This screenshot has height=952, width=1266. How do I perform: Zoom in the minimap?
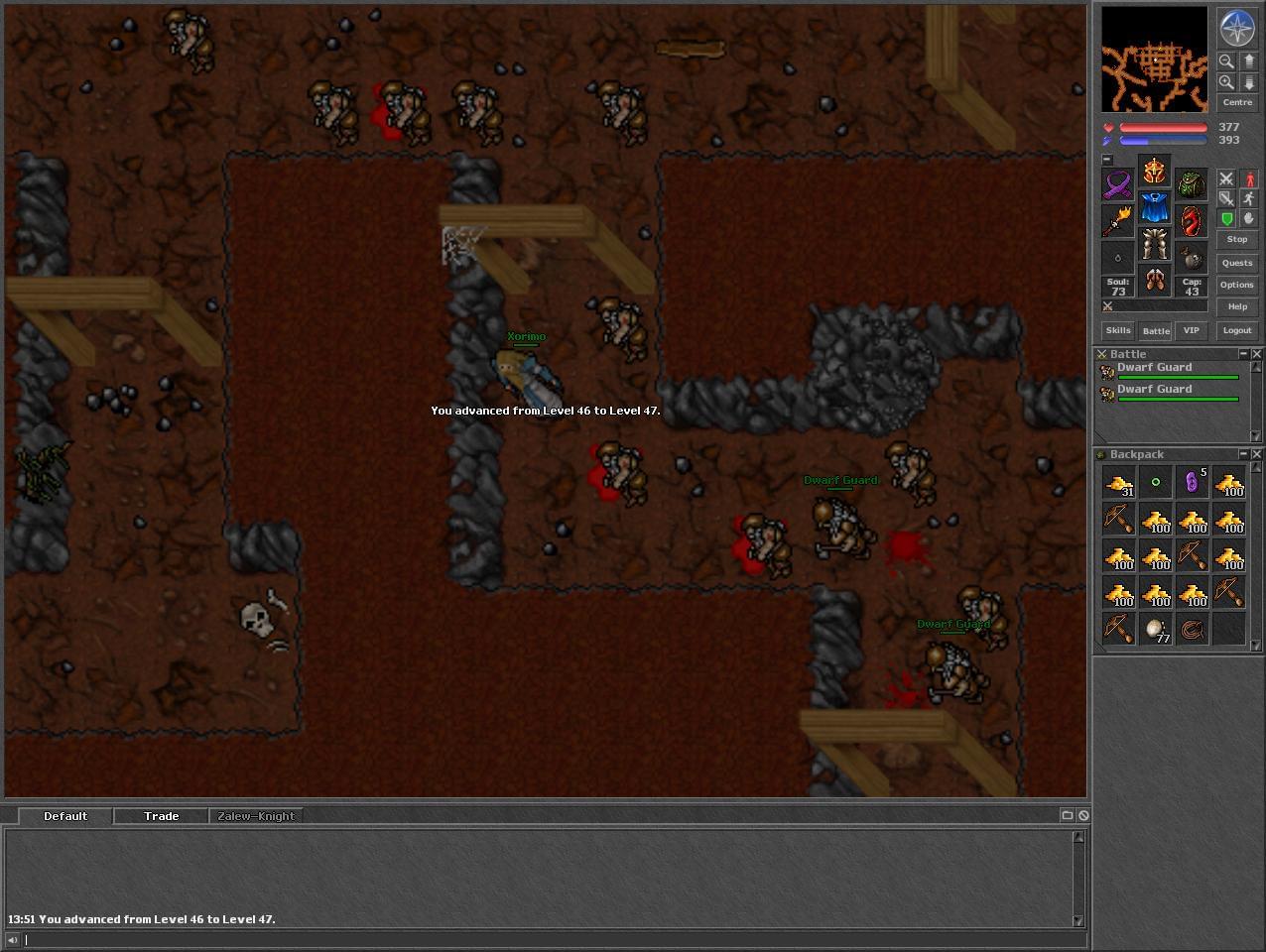[x=1226, y=82]
